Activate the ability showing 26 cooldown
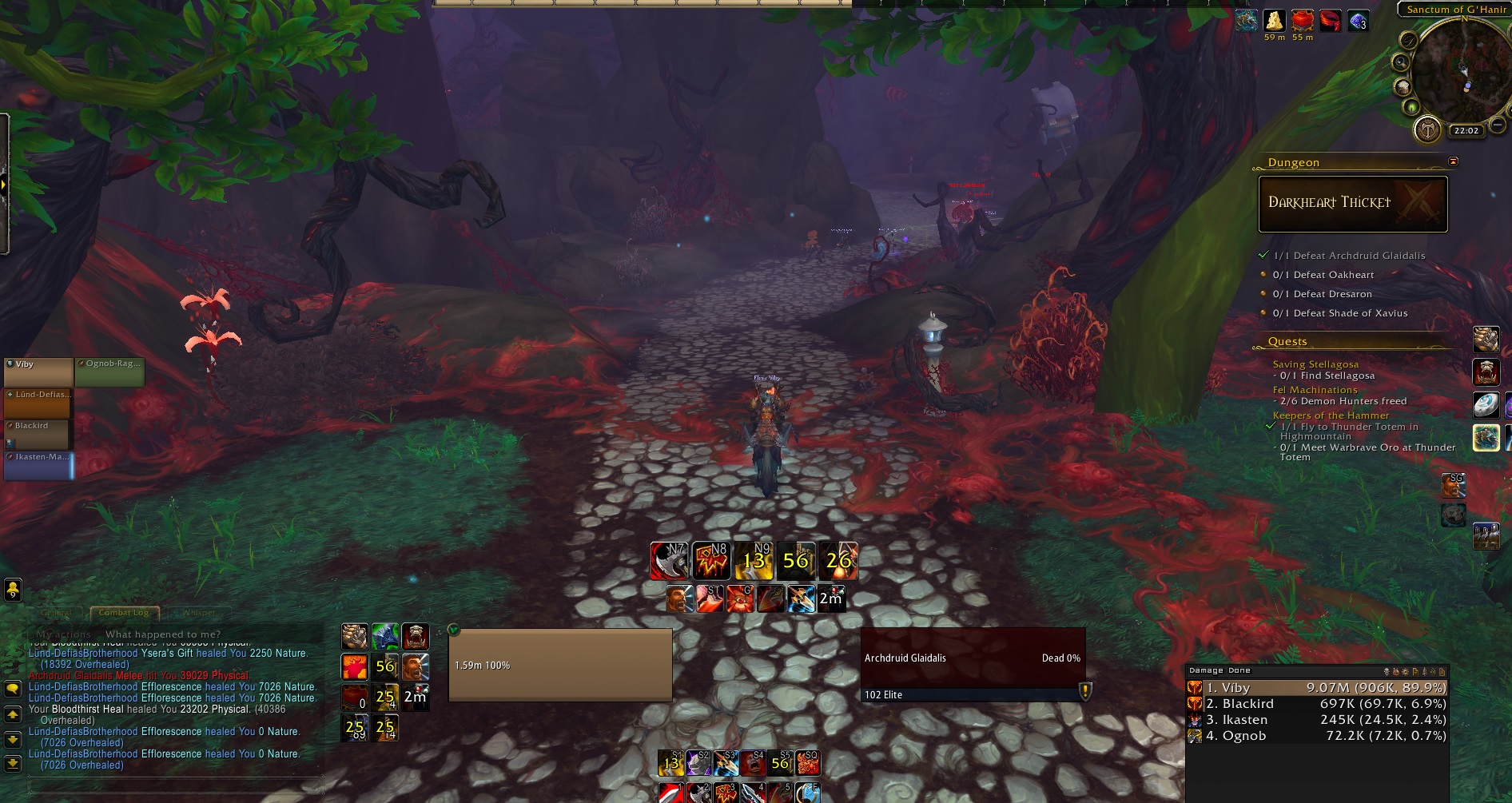This screenshot has height=803, width=1512. [838, 561]
